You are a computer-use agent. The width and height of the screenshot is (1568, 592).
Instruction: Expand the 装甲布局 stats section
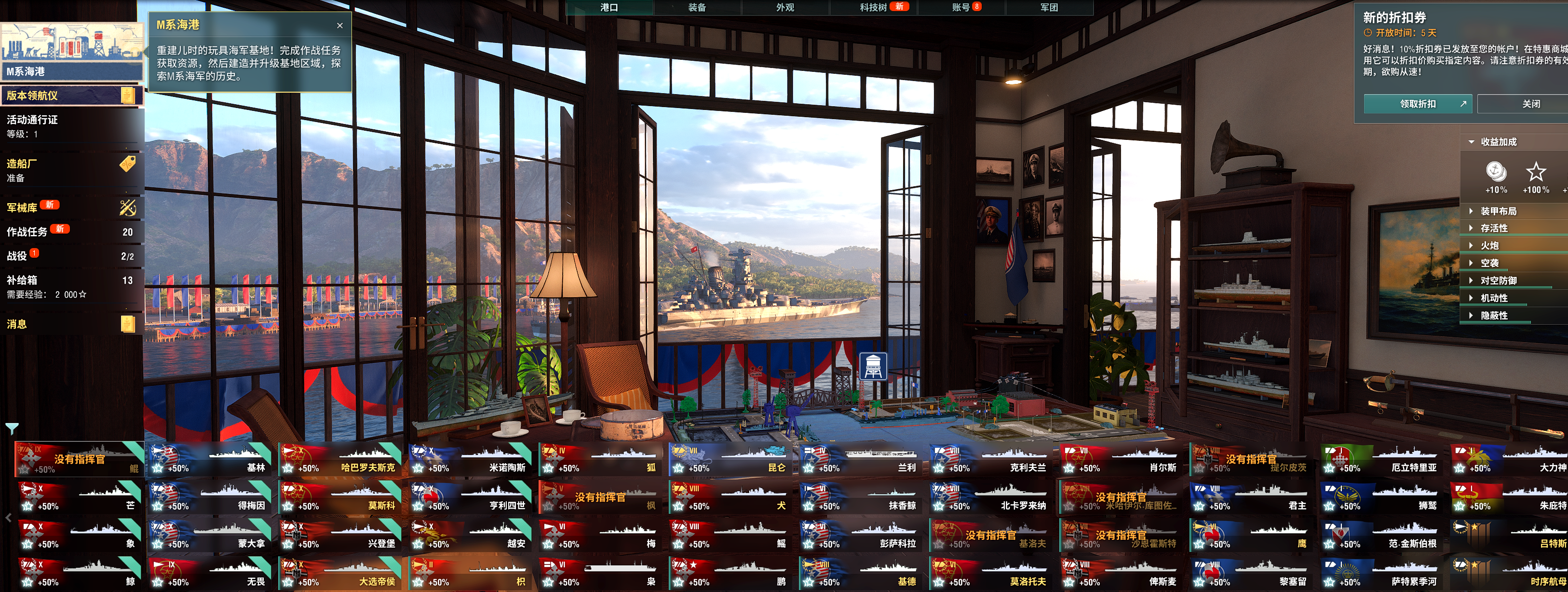(1498, 211)
